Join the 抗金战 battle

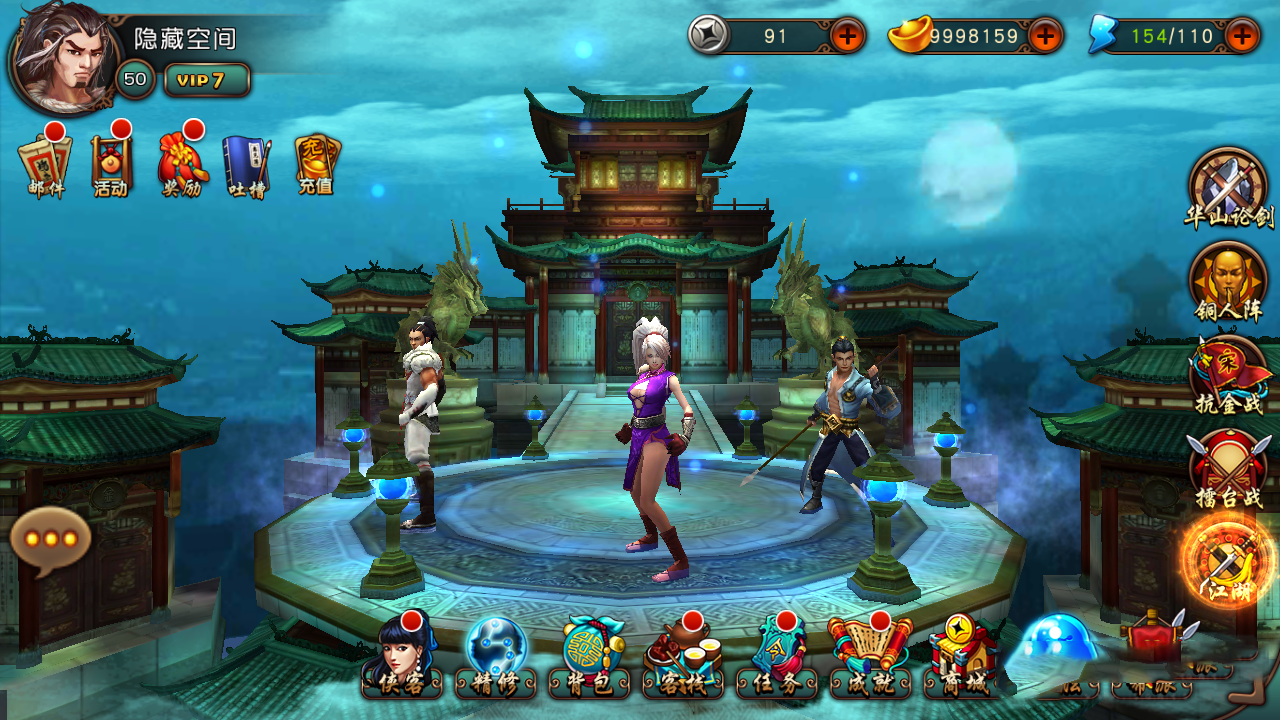tap(1228, 374)
